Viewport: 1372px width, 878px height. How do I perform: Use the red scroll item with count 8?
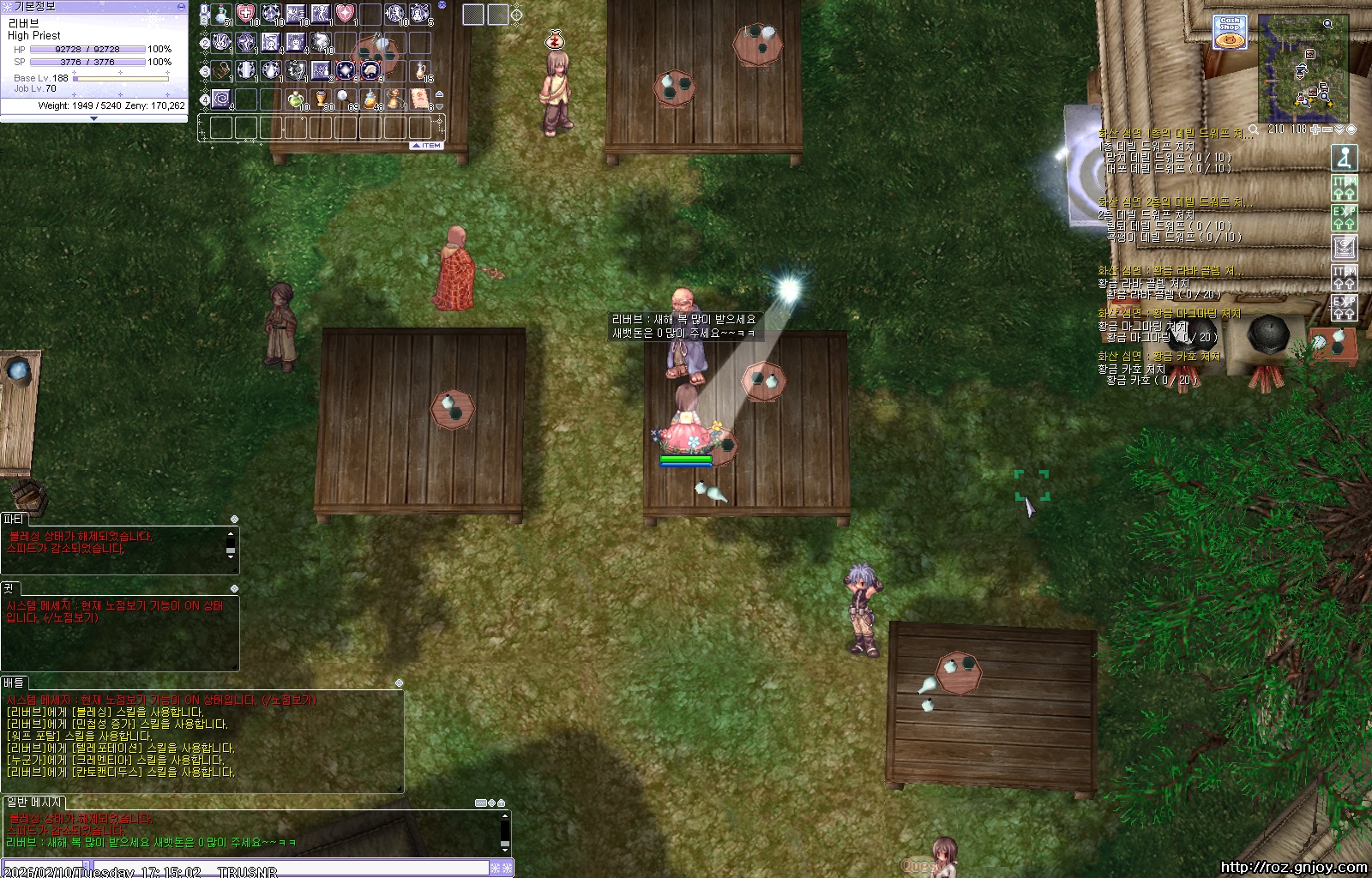pos(419,99)
